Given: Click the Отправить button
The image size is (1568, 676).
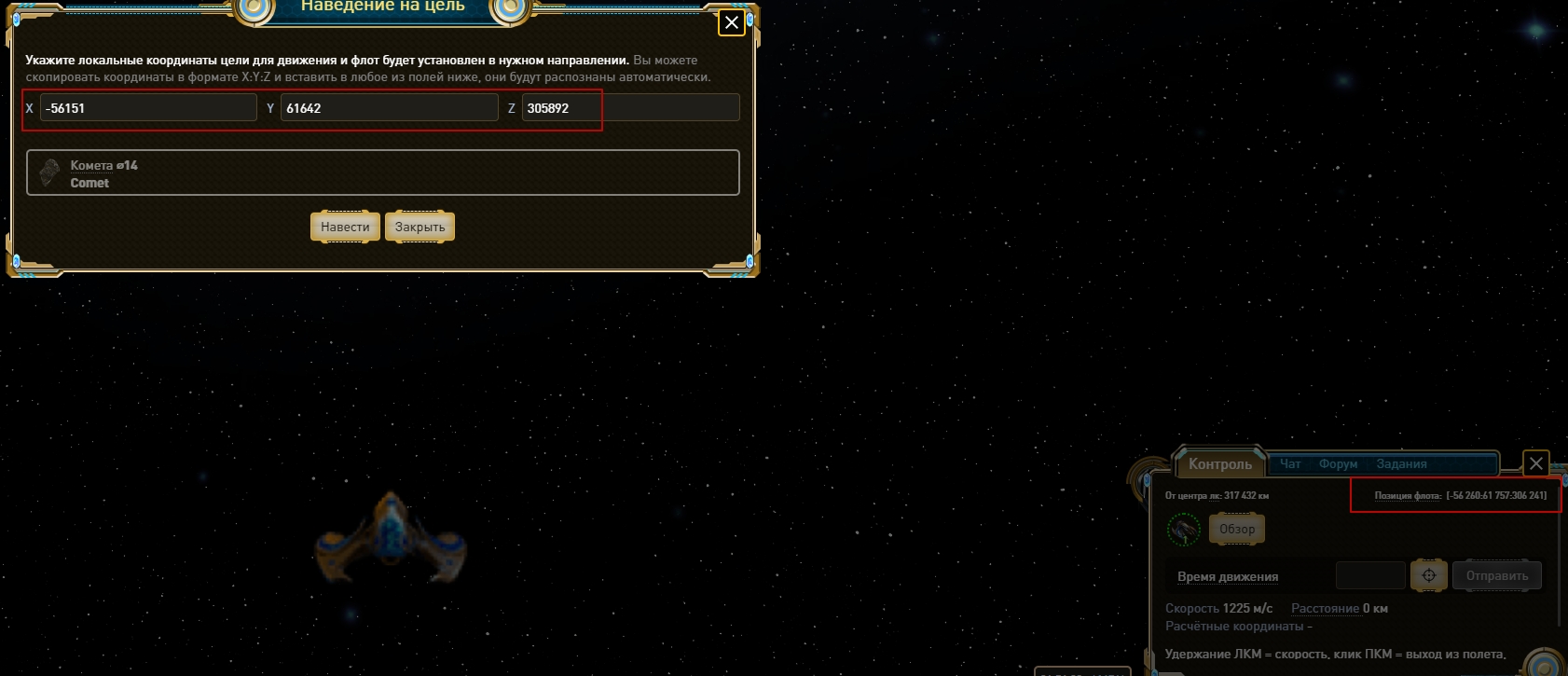Looking at the screenshot, I should coord(1496,575).
